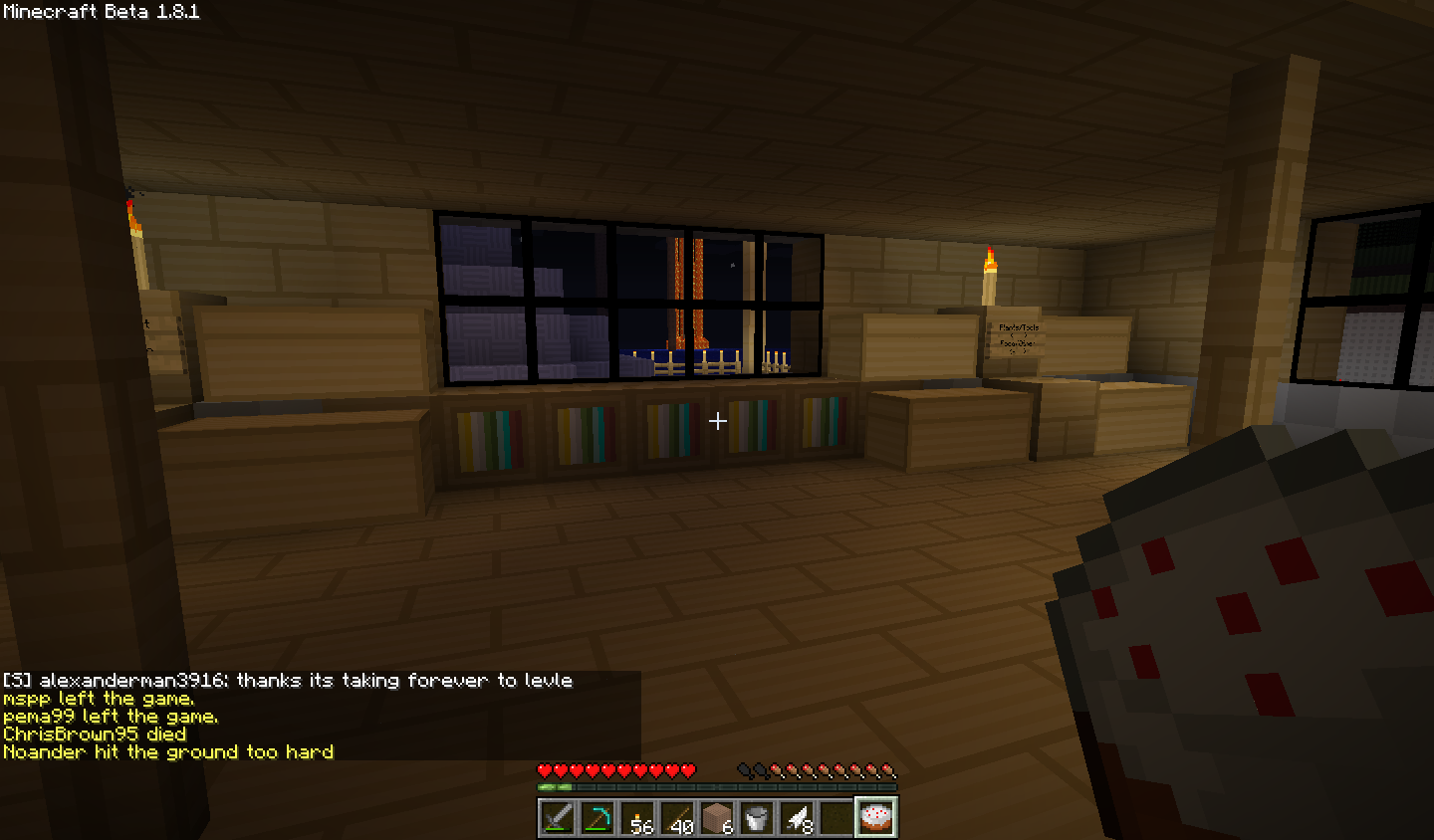Click the last drumstick in the hunger bar
The width and height of the screenshot is (1434, 840).
[x=889, y=768]
